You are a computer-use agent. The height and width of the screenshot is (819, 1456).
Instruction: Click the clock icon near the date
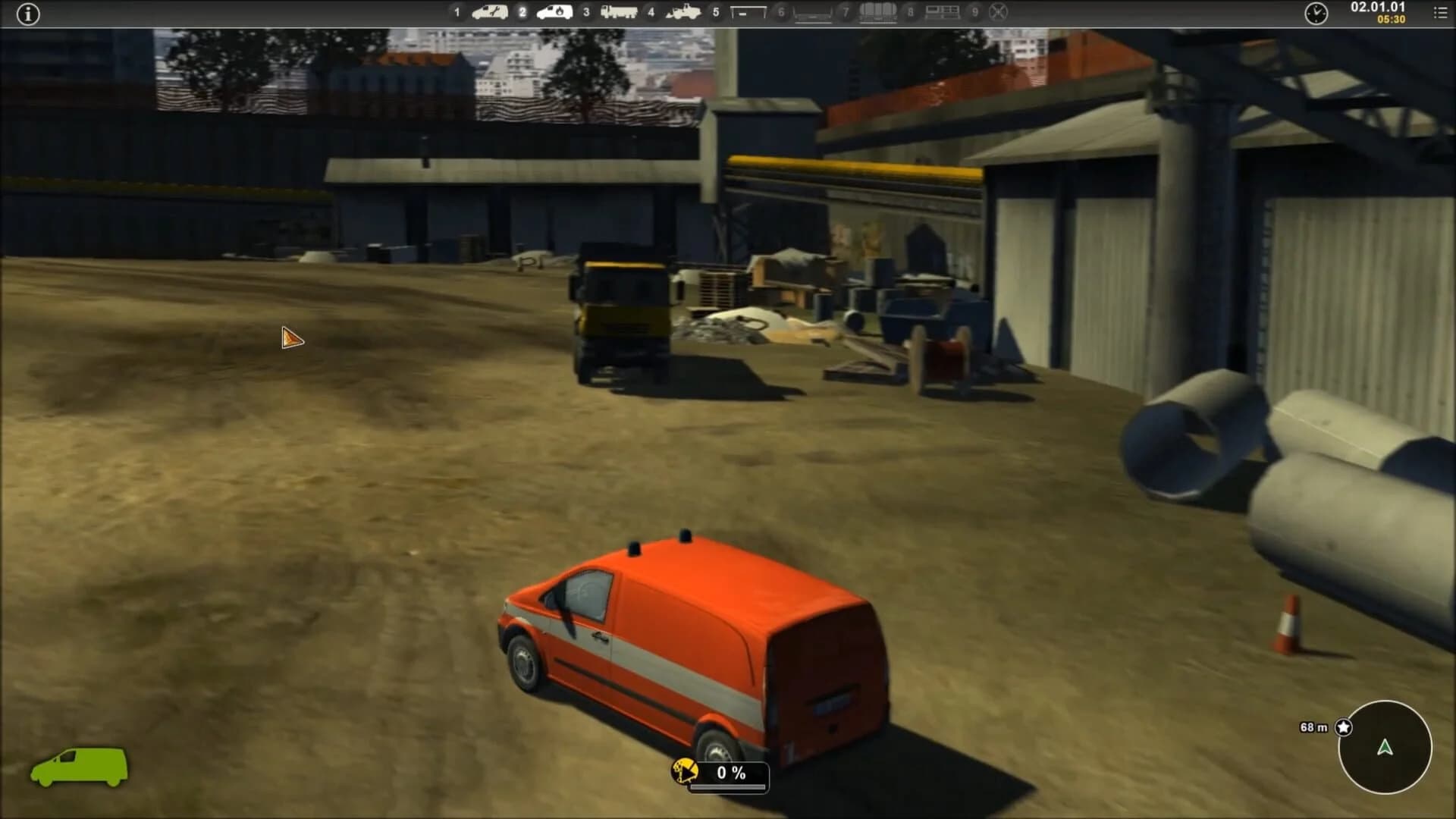1317,13
